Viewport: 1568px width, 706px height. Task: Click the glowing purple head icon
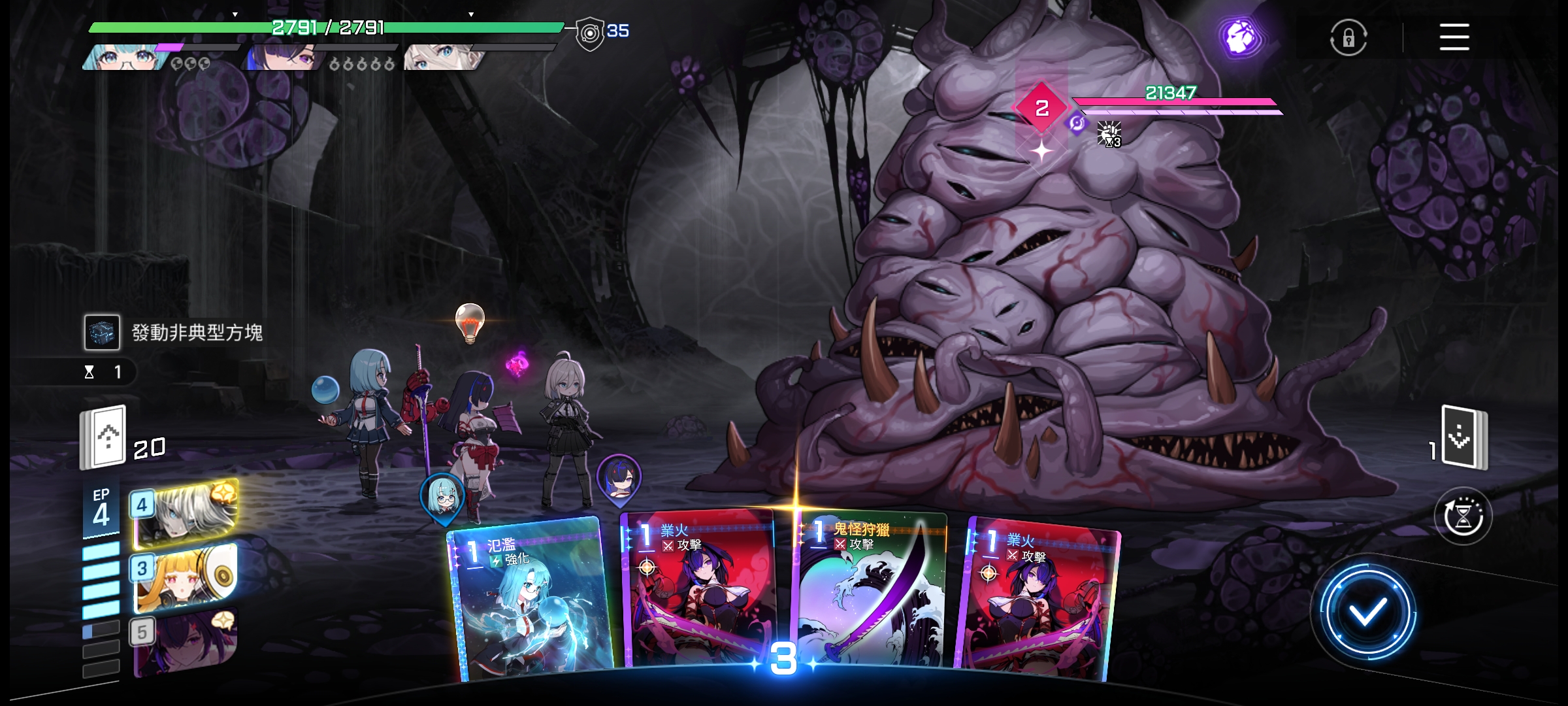point(1240,37)
